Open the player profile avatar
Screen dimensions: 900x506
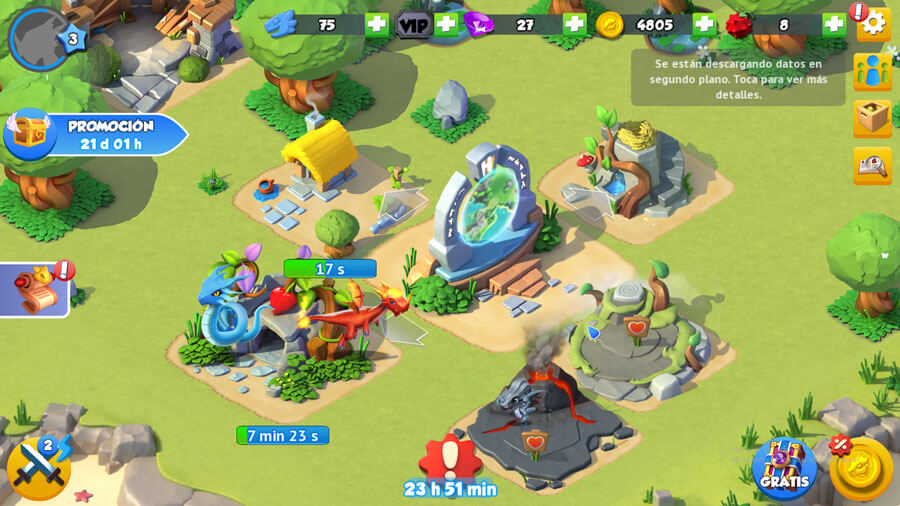[39, 38]
